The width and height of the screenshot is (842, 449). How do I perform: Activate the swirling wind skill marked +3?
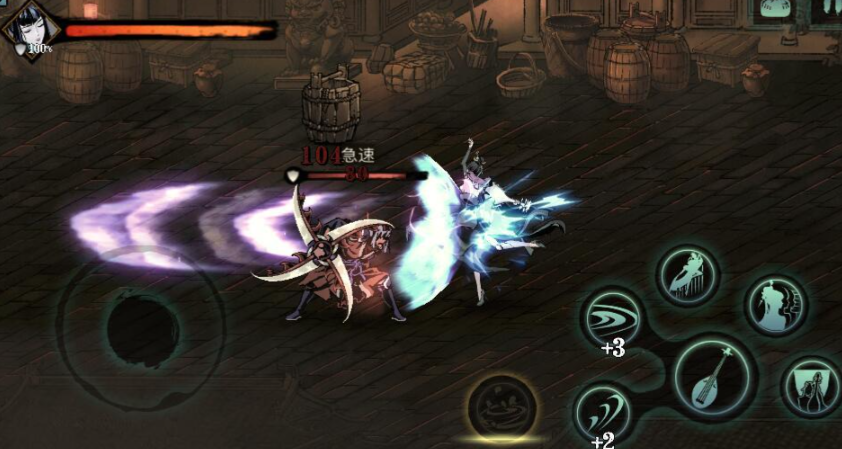[x=612, y=317]
